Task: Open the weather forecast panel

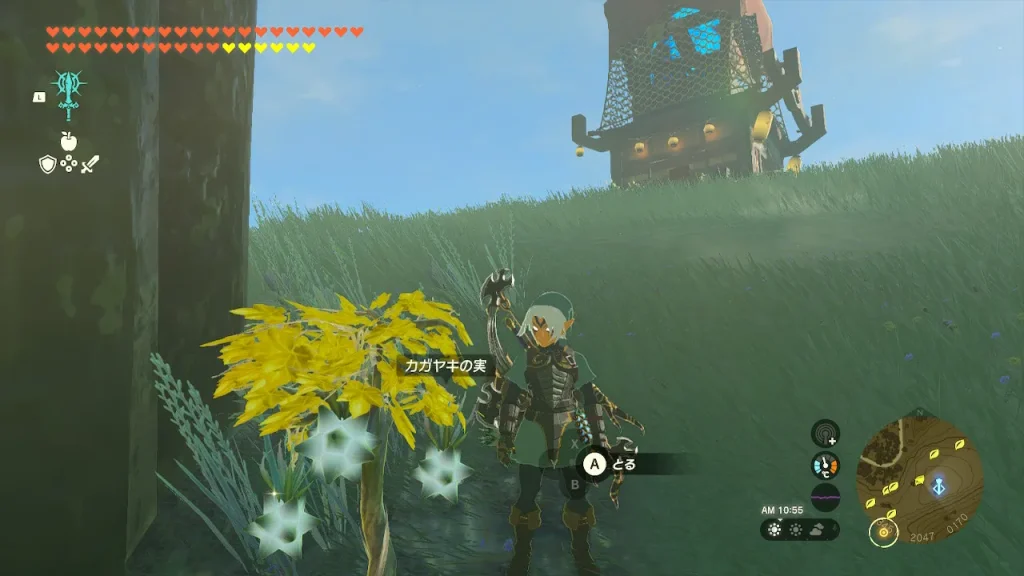Action: pyautogui.click(x=799, y=530)
